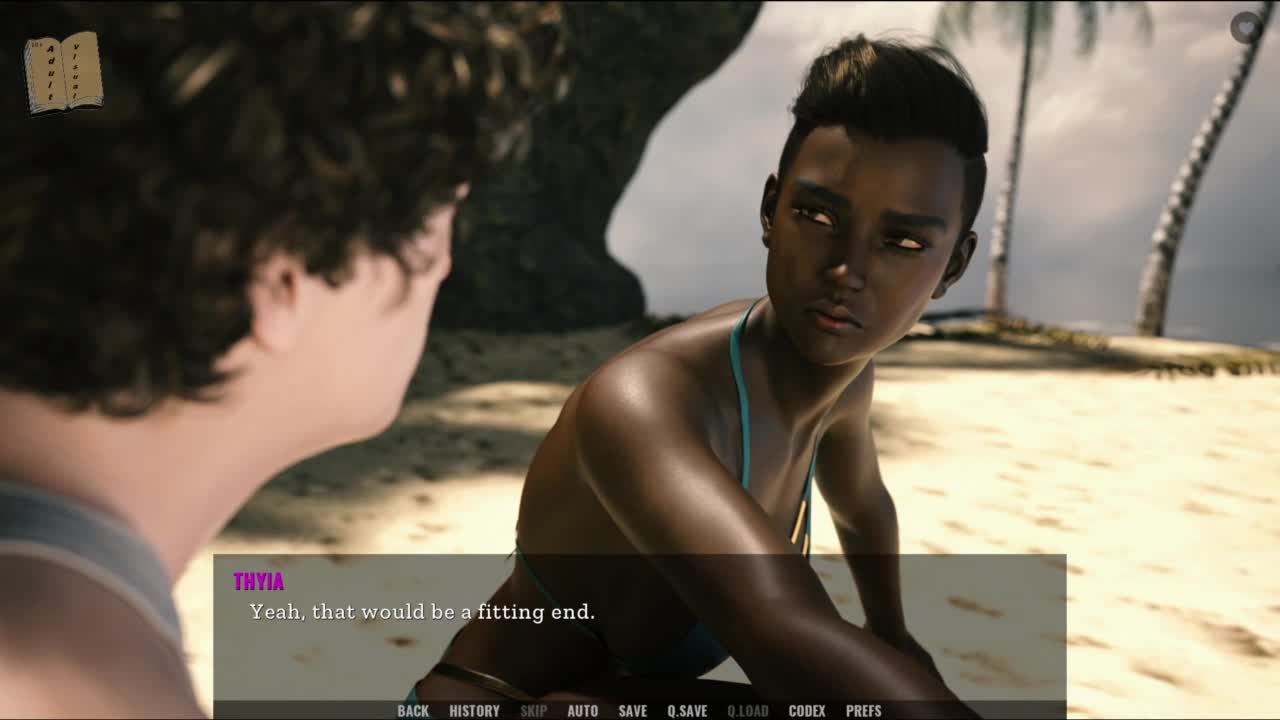The height and width of the screenshot is (720, 1280).
Task: Open the Prefs settings menu
Action: pyautogui.click(x=863, y=711)
